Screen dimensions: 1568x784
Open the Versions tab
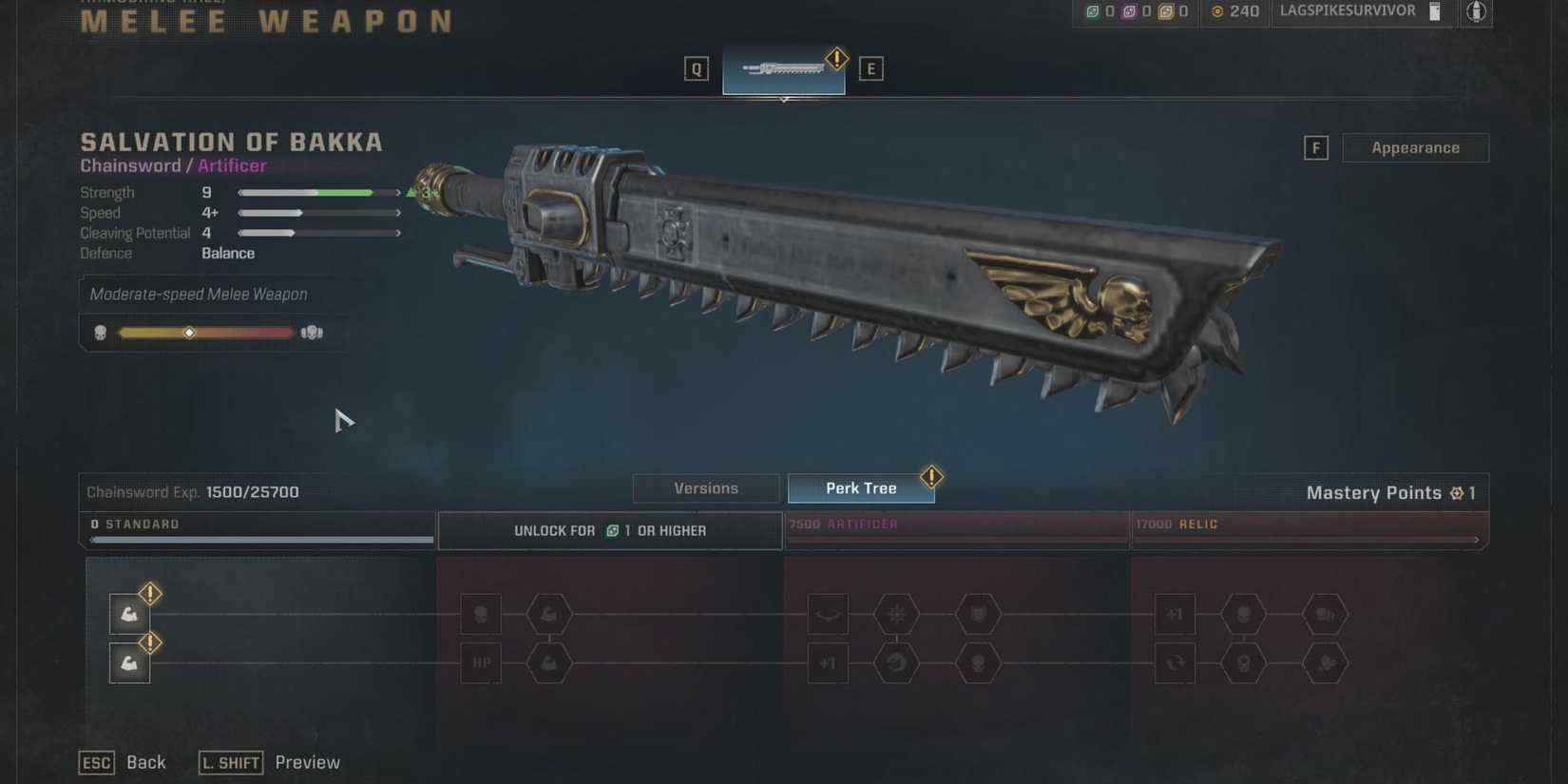pyautogui.click(x=705, y=488)
